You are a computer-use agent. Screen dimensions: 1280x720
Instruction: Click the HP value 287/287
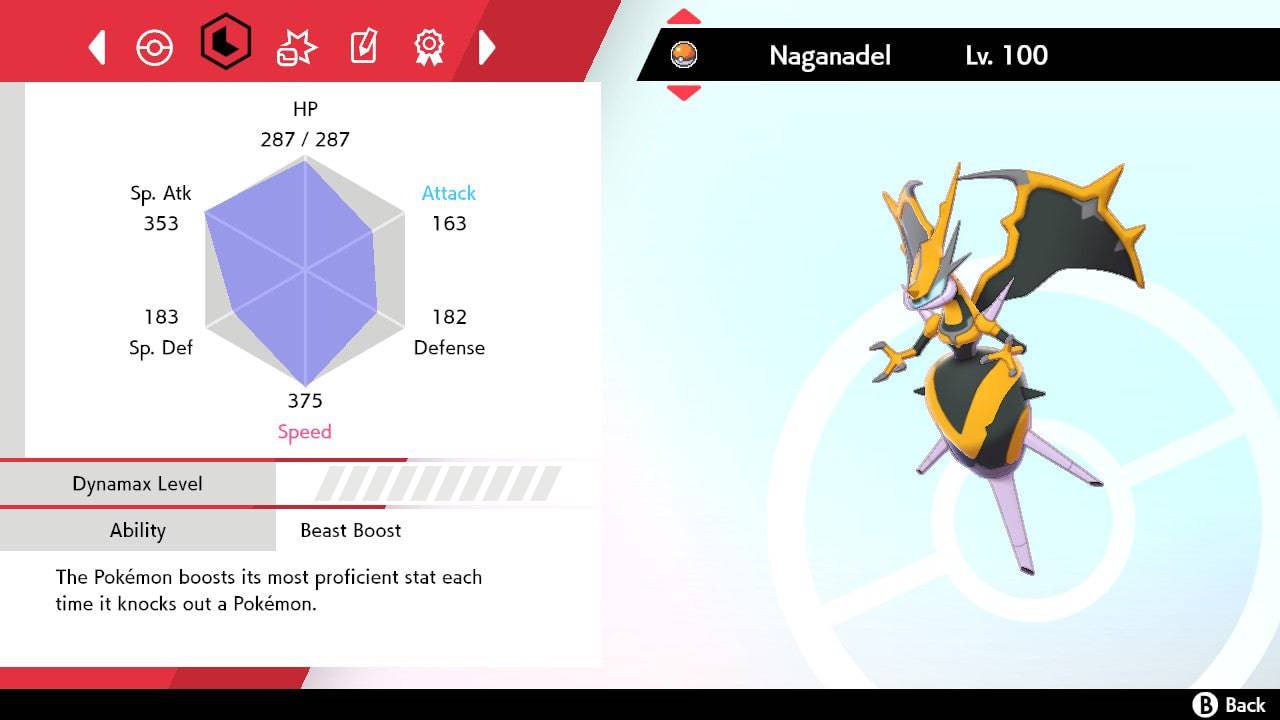pos(305,139)
